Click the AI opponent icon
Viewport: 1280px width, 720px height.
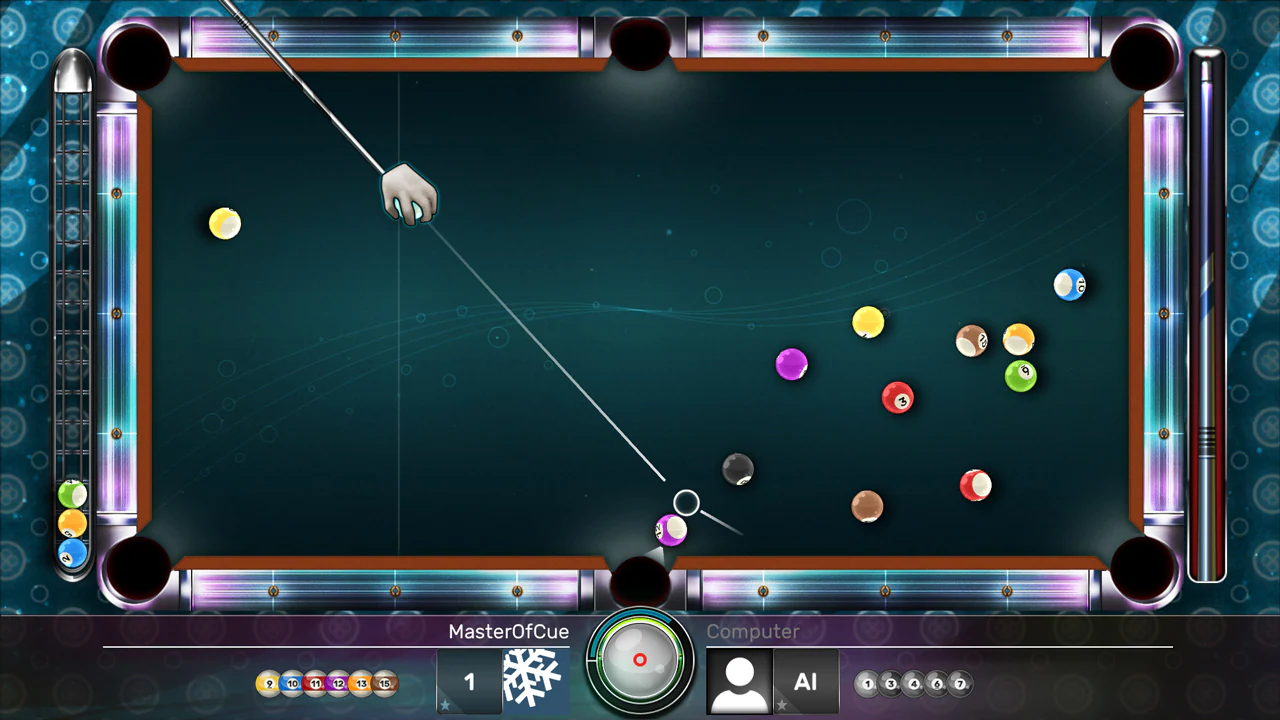coord(806,683)
